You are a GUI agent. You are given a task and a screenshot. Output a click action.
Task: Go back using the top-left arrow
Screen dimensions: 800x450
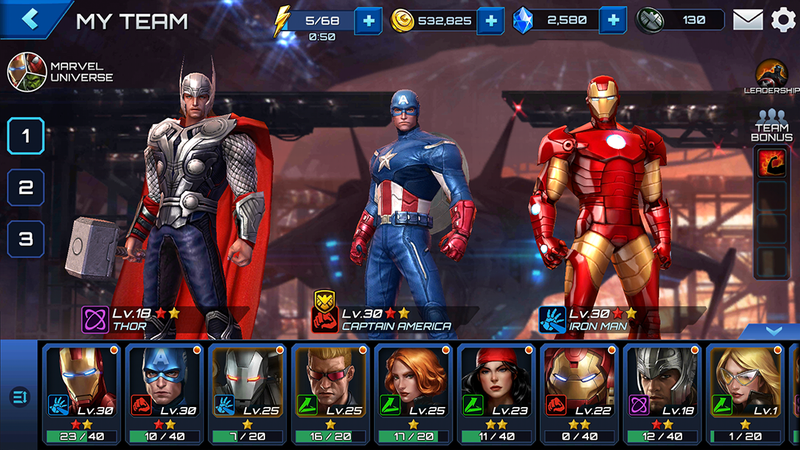30,19
